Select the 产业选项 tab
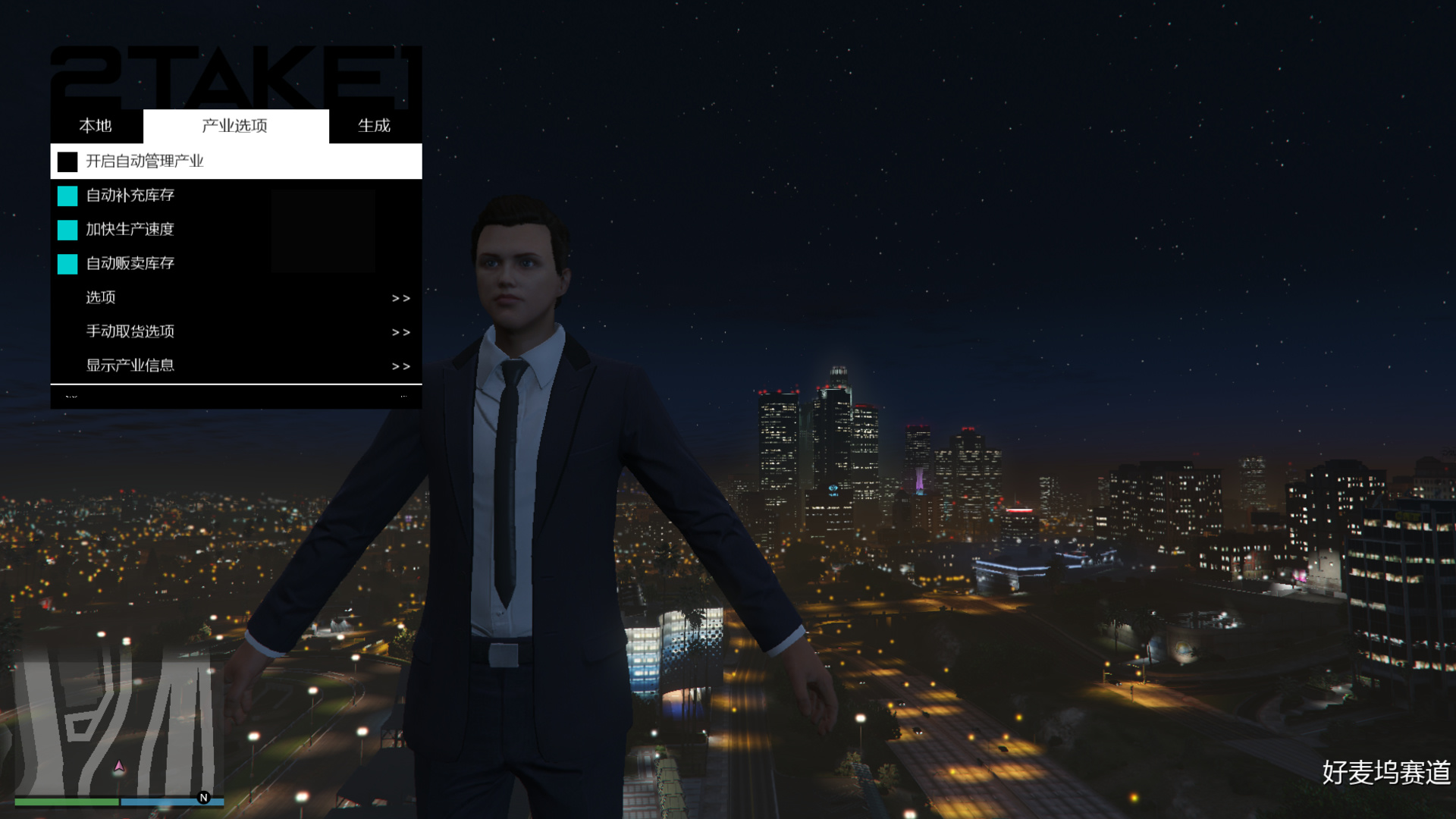1456x819 pixels. pos(235,126)
